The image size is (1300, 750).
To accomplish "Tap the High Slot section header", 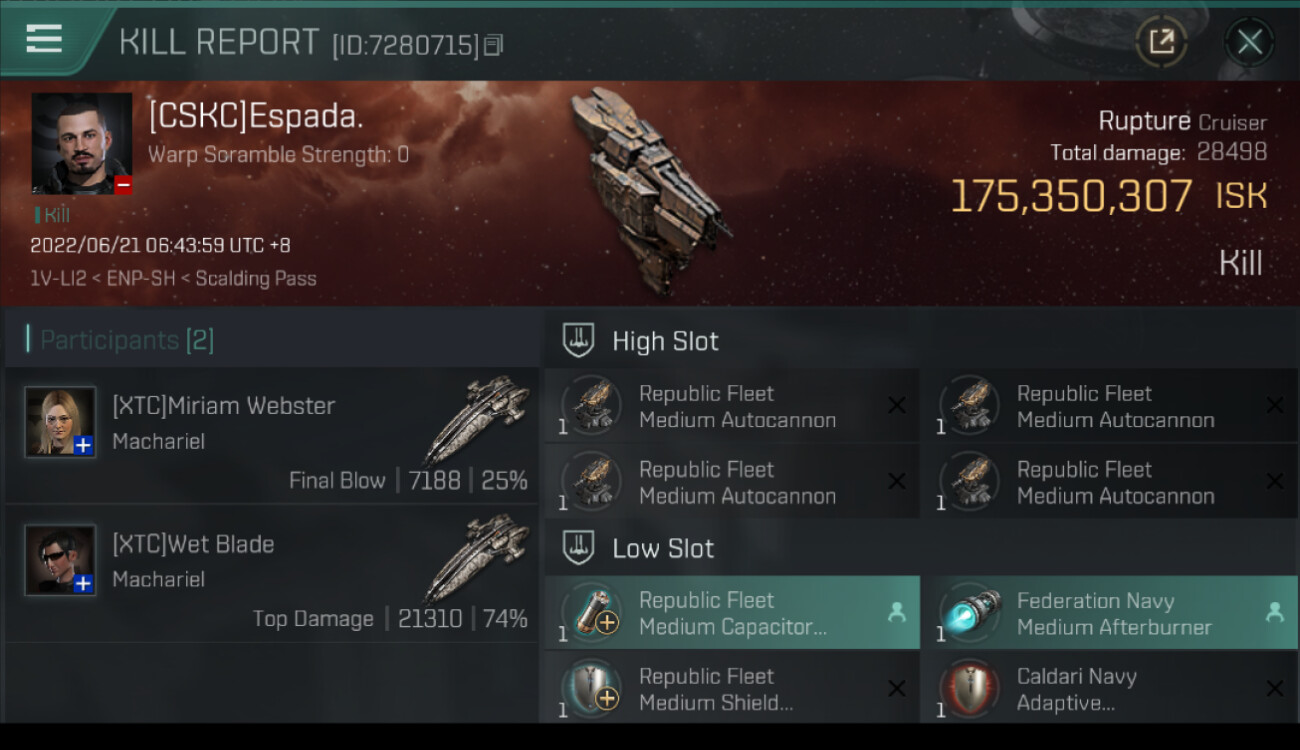I will click(x=665, y=341).
